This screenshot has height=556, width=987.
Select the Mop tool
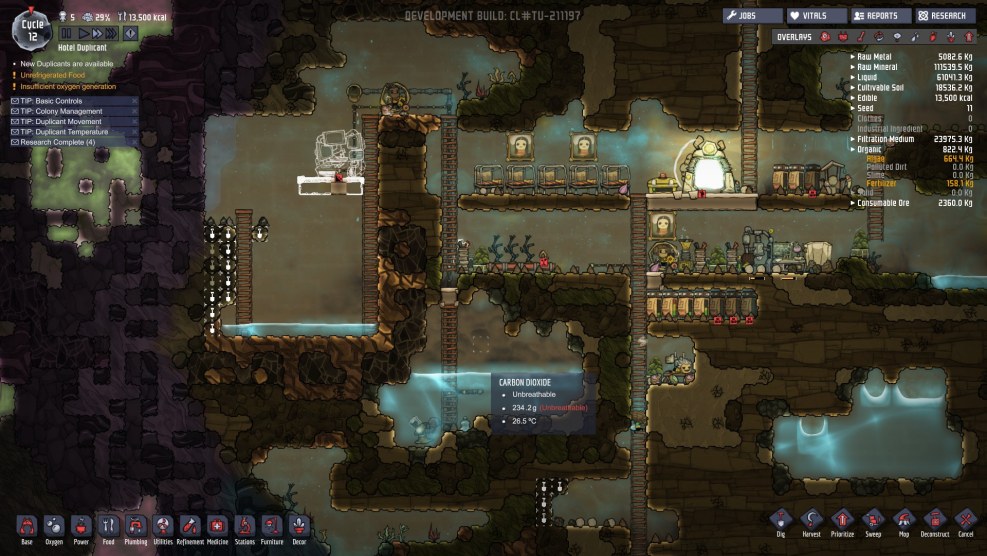[904, 521]
